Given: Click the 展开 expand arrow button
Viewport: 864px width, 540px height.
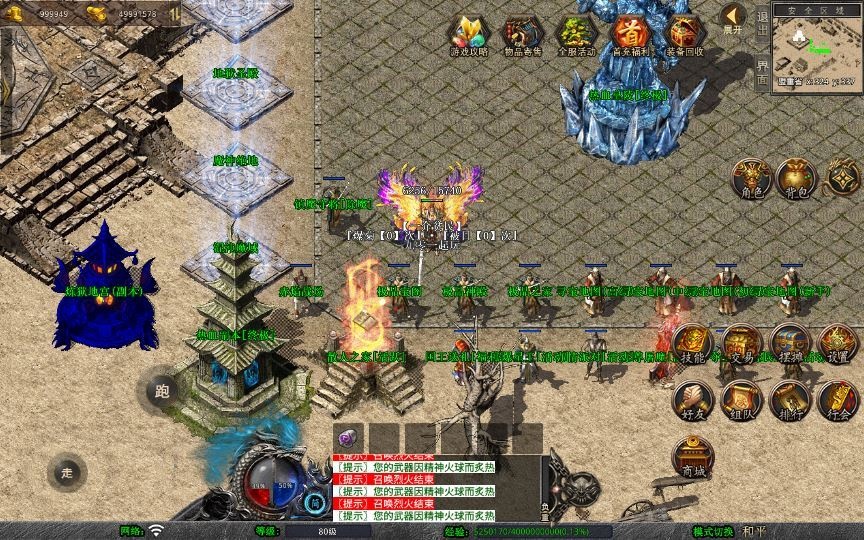Looking at the screenshot, I should 733,19.
